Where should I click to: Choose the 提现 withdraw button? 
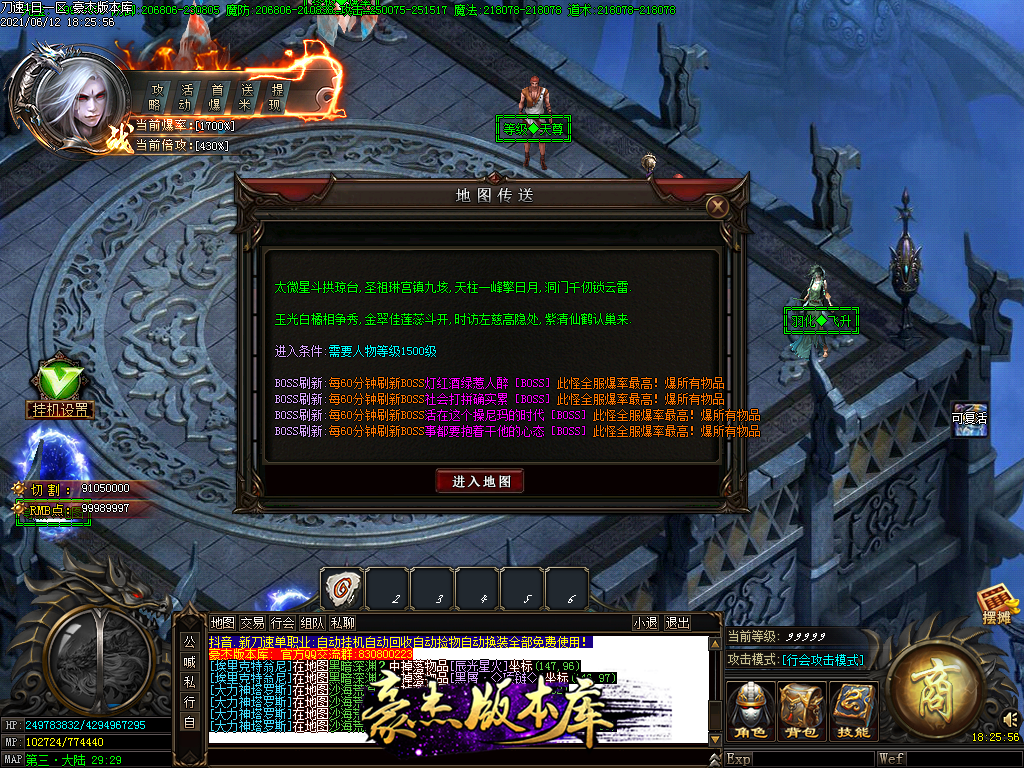click(276, 97)
